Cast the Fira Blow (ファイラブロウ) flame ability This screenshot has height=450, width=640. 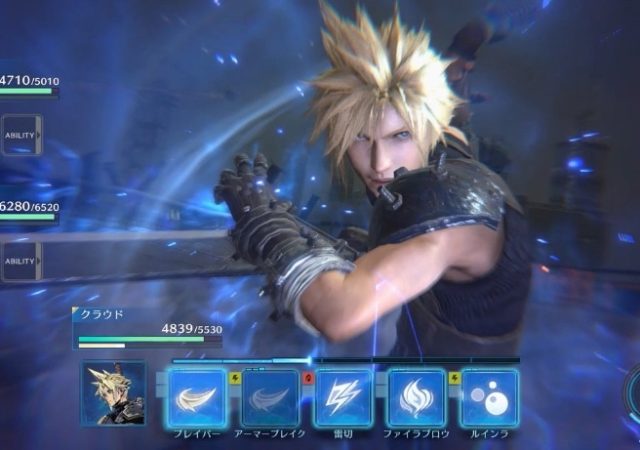click(x=416, y=398)
